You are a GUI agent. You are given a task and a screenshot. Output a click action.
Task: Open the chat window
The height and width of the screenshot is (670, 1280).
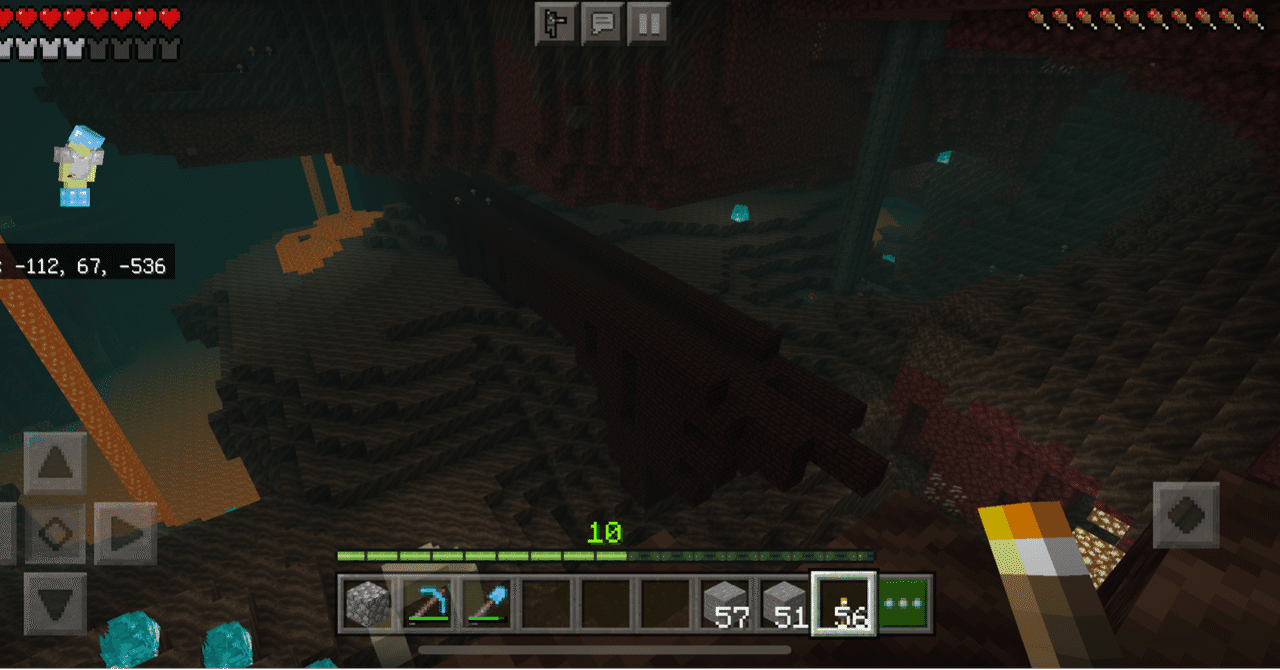(x=602, y=23)
